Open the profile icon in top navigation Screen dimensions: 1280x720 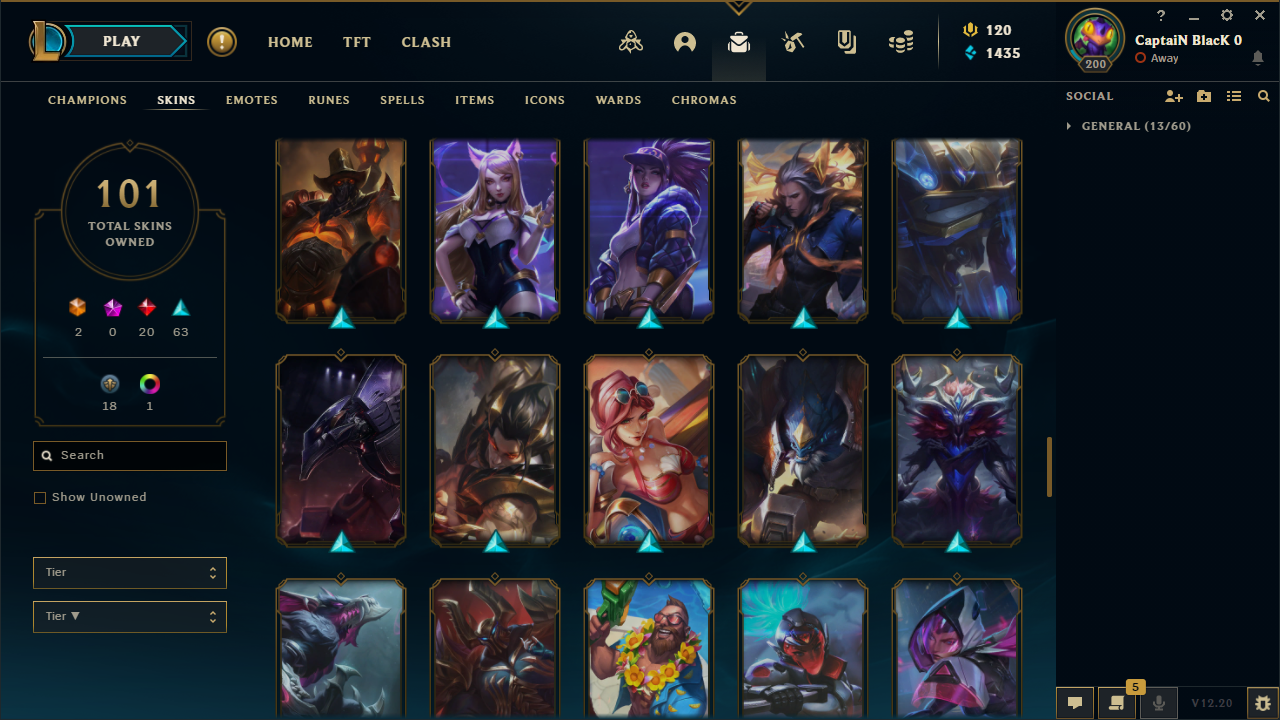685,42
